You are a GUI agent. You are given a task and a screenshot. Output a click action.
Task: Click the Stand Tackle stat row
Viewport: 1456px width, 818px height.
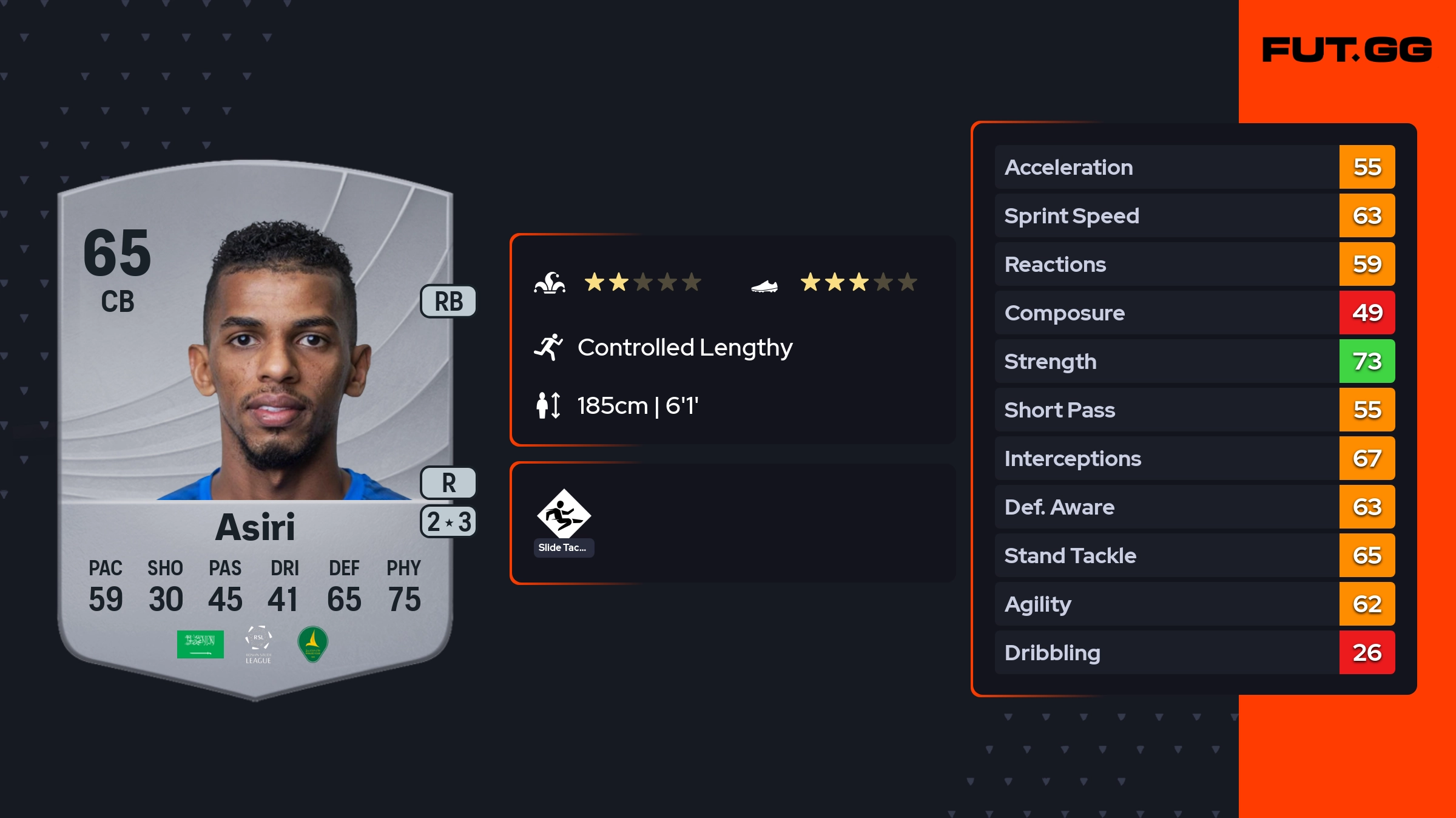[x=1194, y=555]
